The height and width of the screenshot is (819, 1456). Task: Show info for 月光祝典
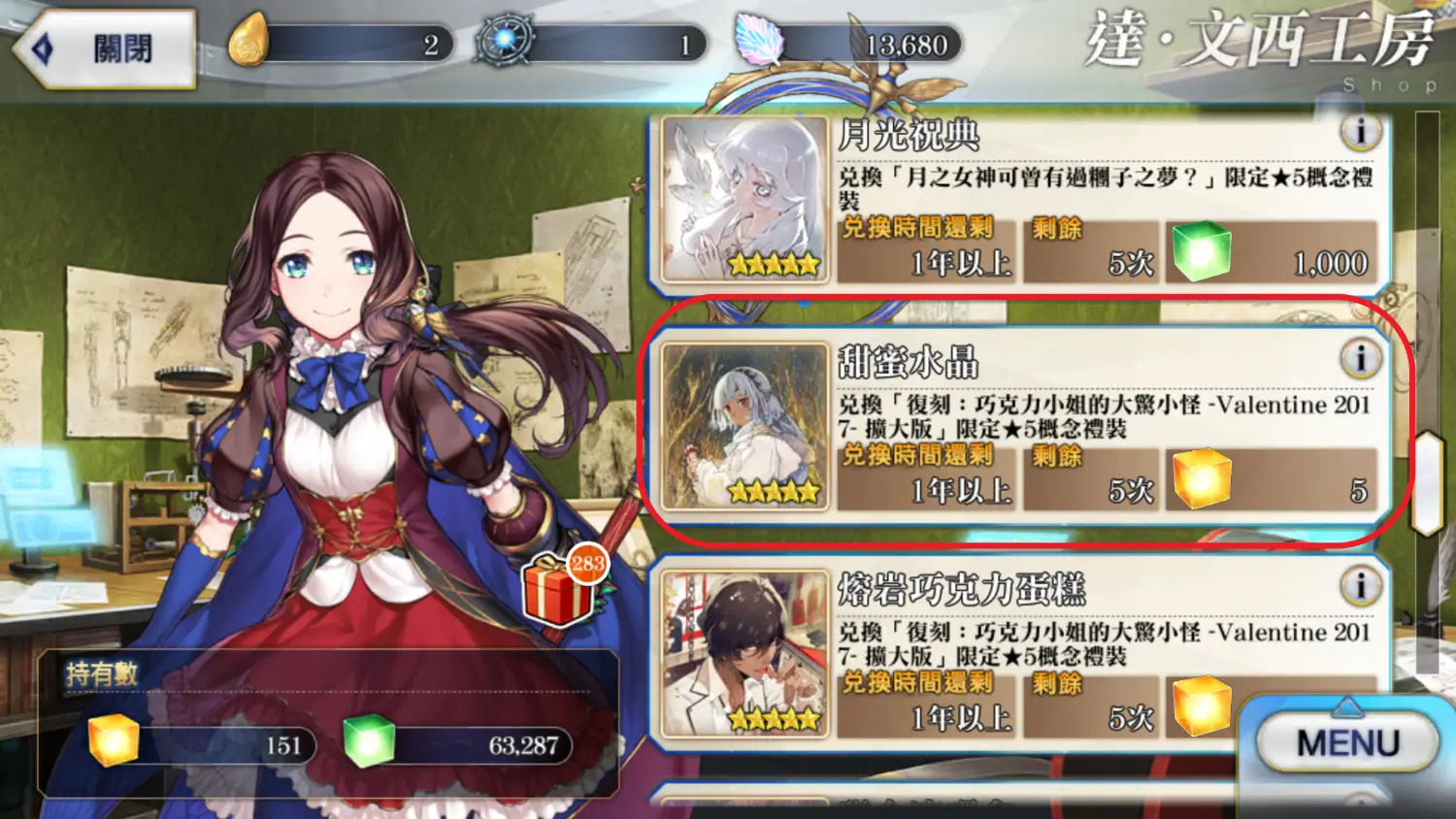coord(1360,132)
